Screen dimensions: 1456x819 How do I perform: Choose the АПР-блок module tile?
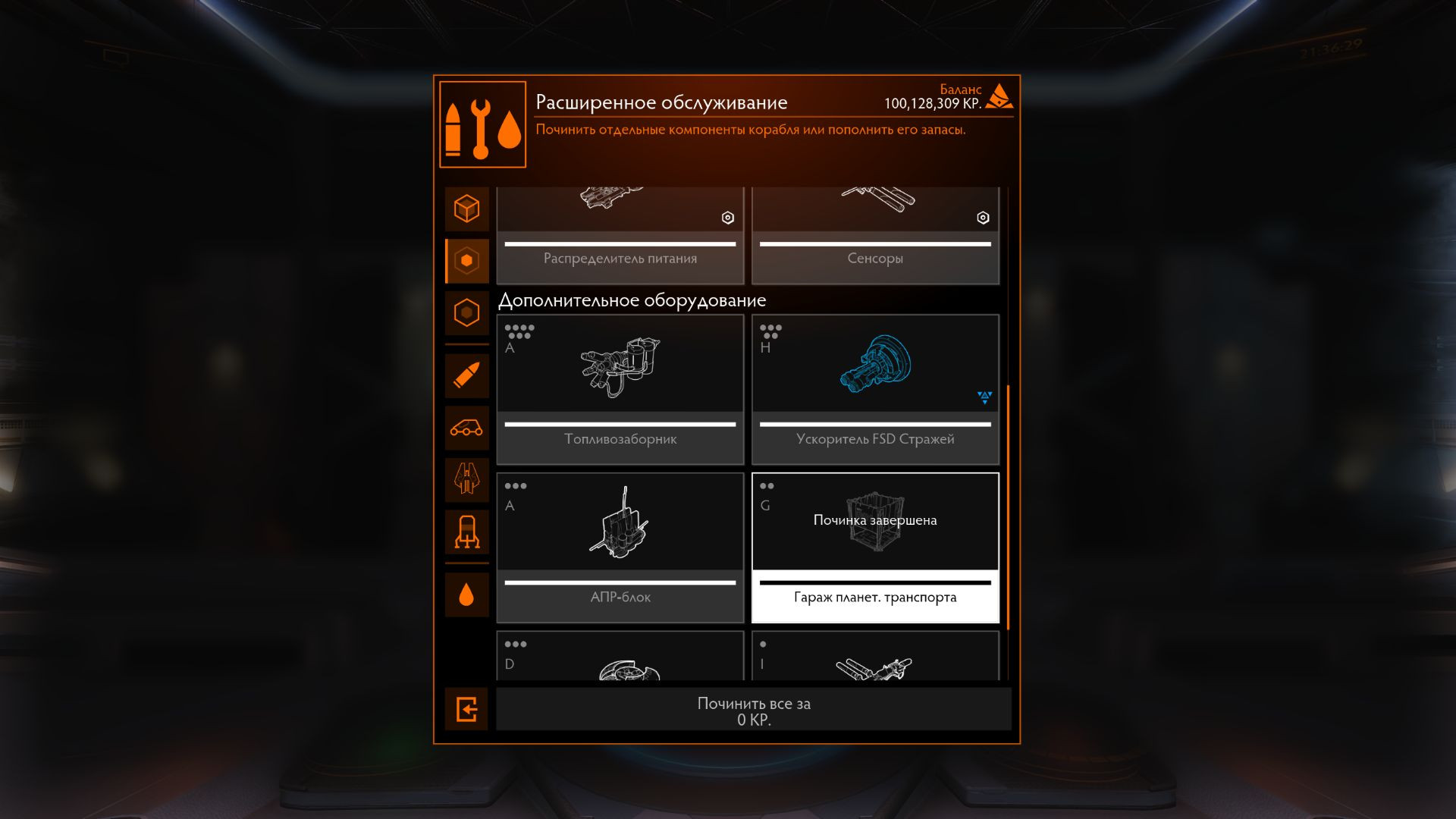620,548
